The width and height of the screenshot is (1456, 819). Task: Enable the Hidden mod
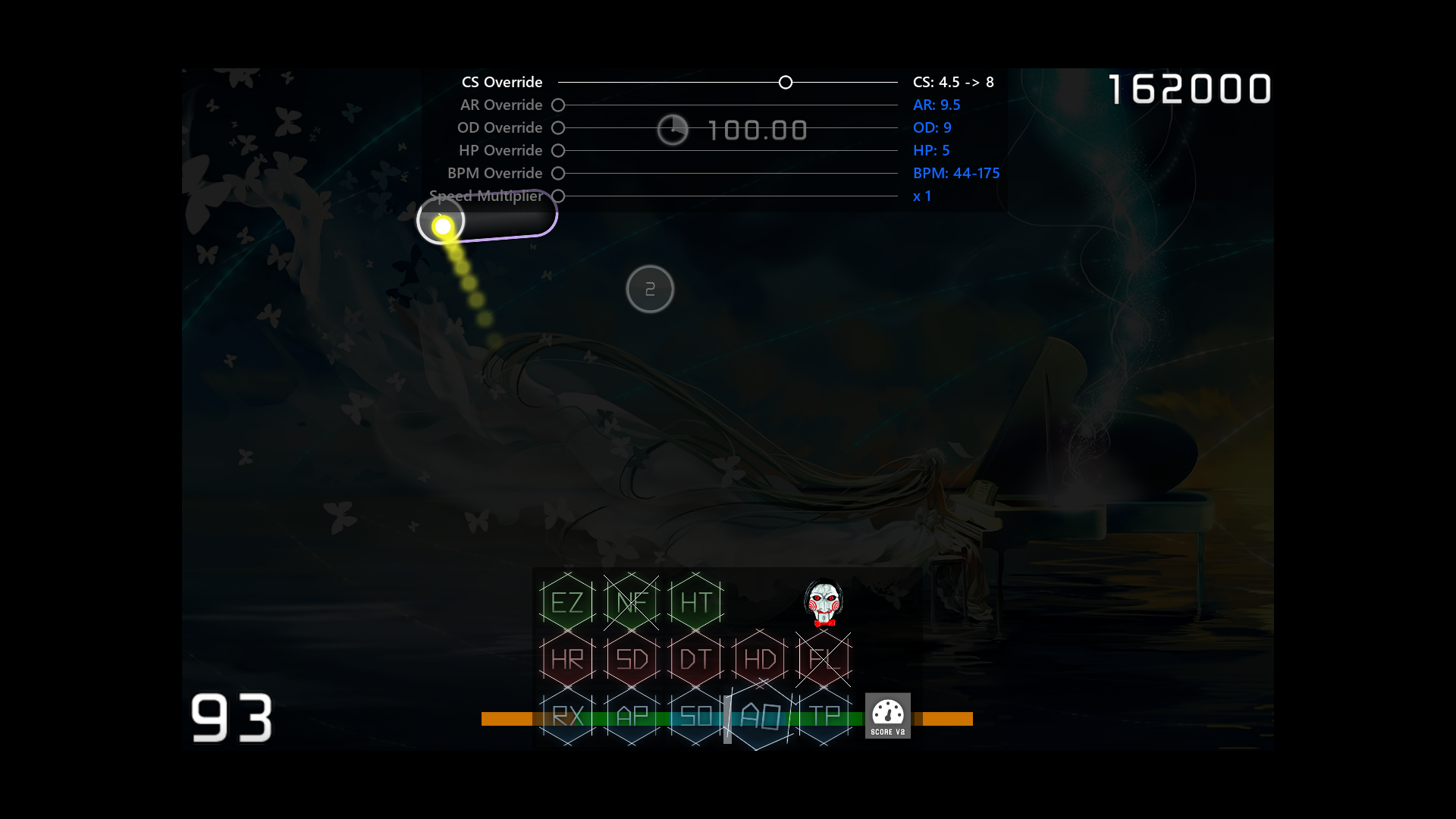coord(759,659)
